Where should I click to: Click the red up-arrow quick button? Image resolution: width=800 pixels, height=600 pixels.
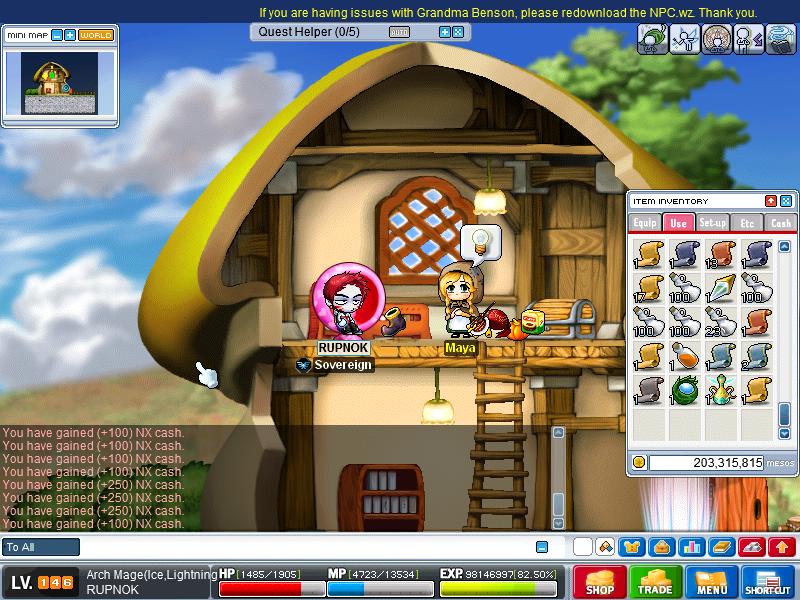click(x=781, y=547)
